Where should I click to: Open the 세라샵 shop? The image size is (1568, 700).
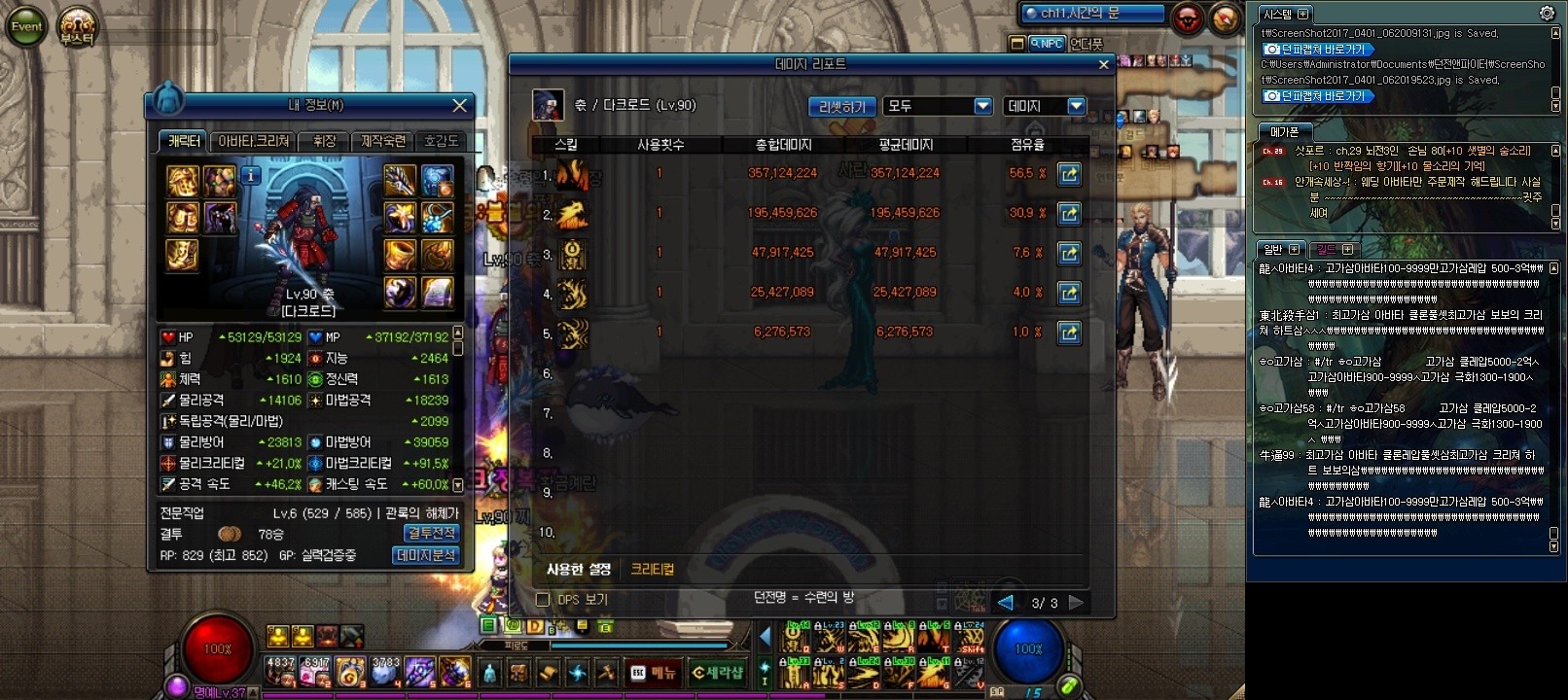coord(718,673)
